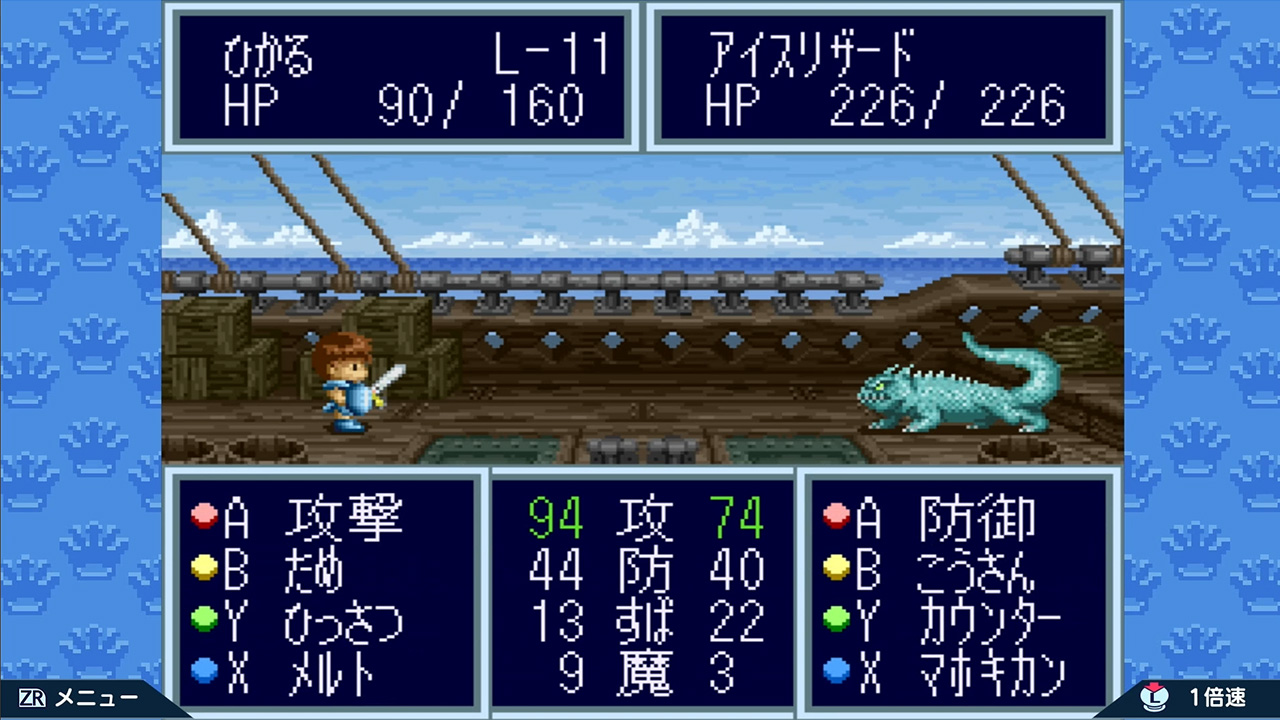Image resolution: width=1280 pixels, height=720 pixels.
Task: Pick the カウンター counter command
Action: [x=988, y=622]
